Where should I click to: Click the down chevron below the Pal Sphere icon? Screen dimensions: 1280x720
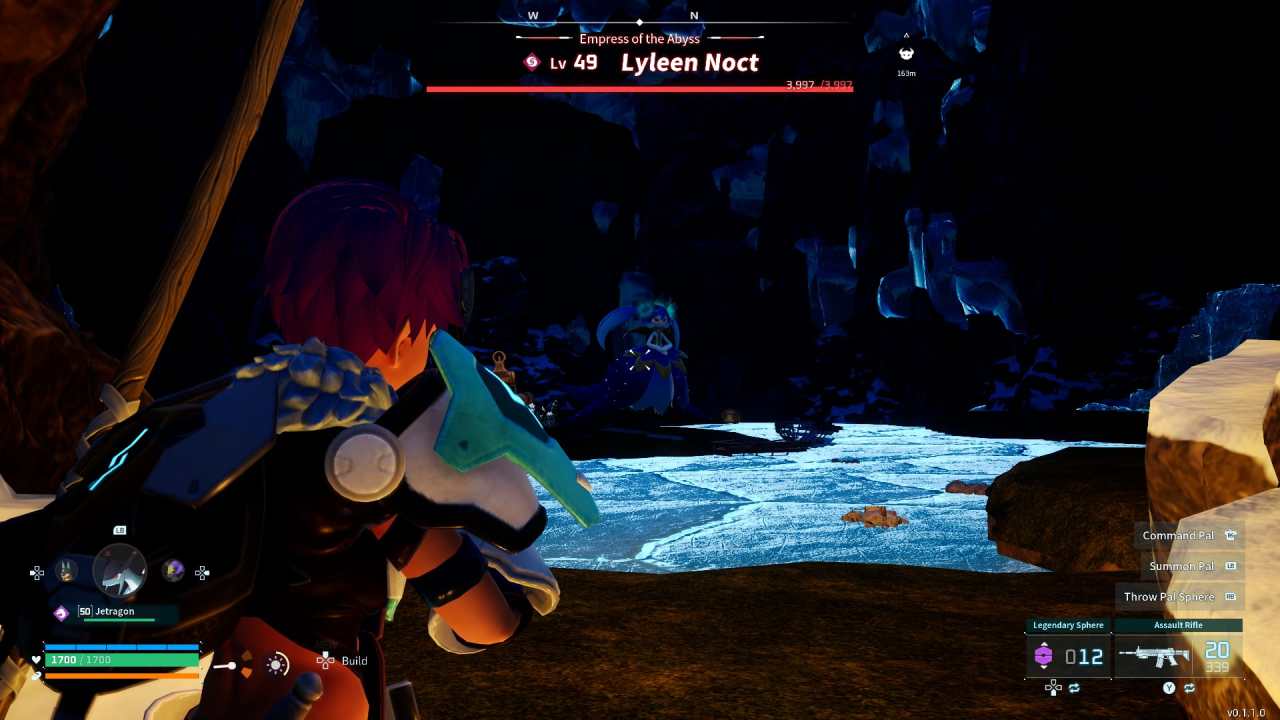[x=1044, y=666]
